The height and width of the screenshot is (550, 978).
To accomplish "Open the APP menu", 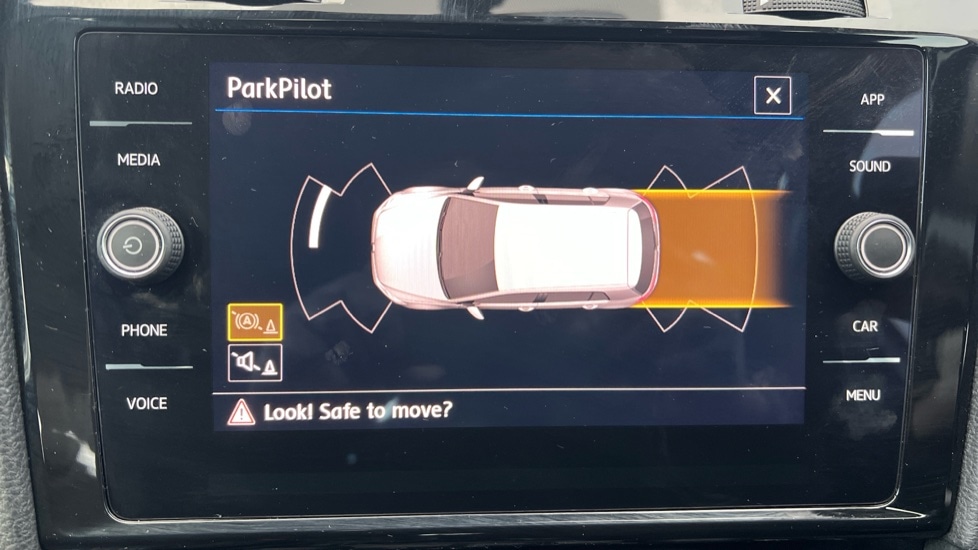I will [x=872, y=100].
